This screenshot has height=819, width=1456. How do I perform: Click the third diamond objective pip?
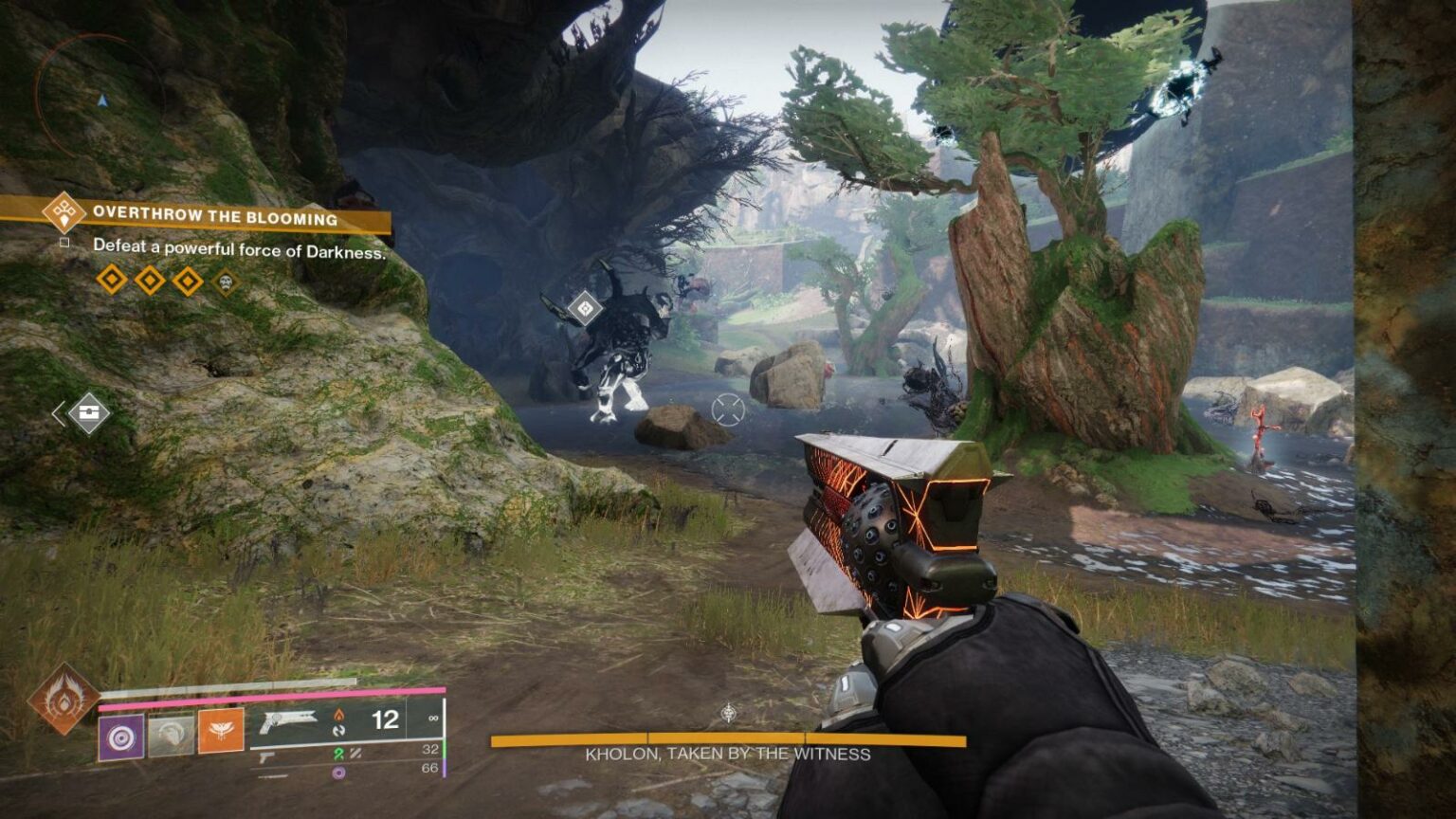pyautogui.click(x=186, y=281)
